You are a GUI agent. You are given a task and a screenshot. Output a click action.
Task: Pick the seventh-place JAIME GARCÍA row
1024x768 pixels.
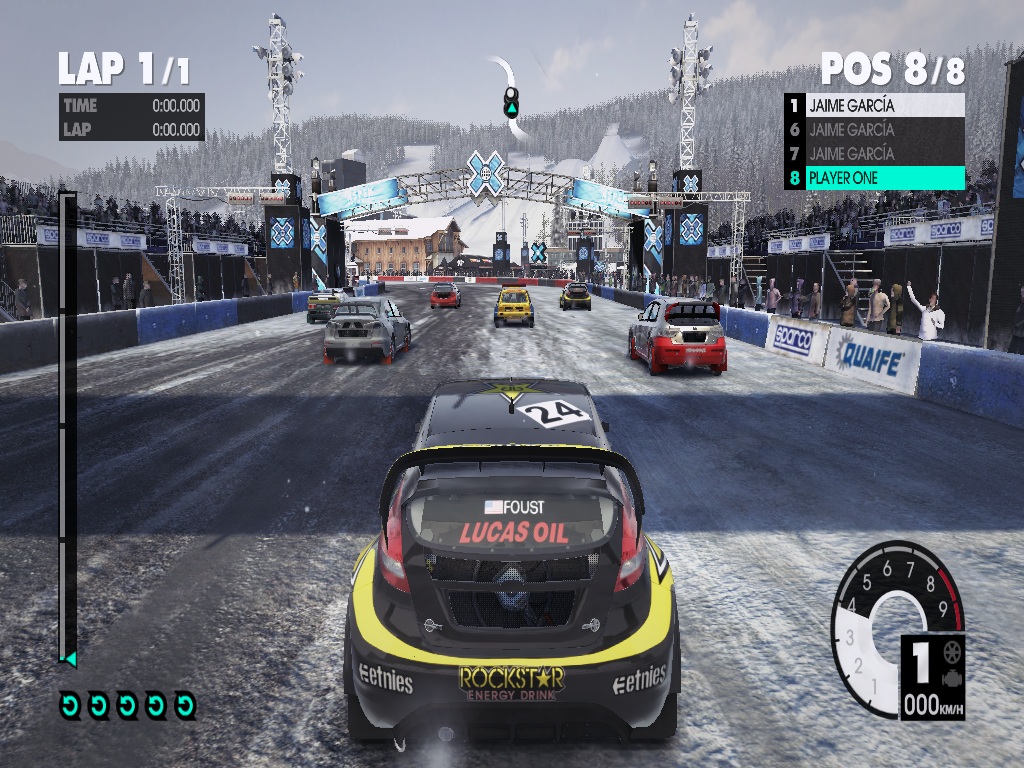click(x=875, y=153)
